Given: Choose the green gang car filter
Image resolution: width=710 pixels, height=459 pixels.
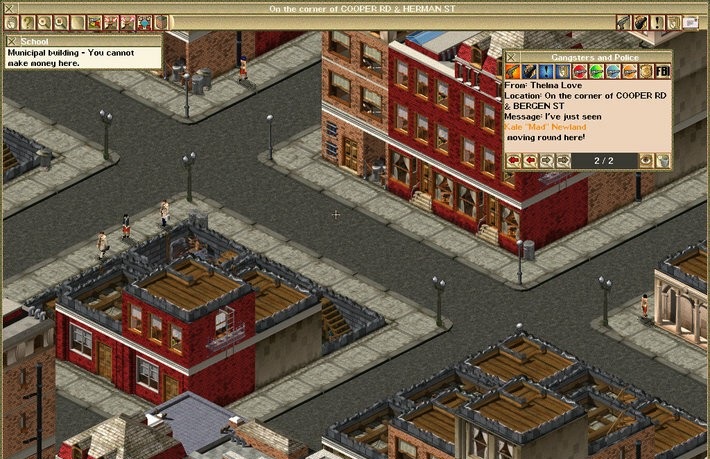Looking at the screenshot, I should [x=595, y=72].
